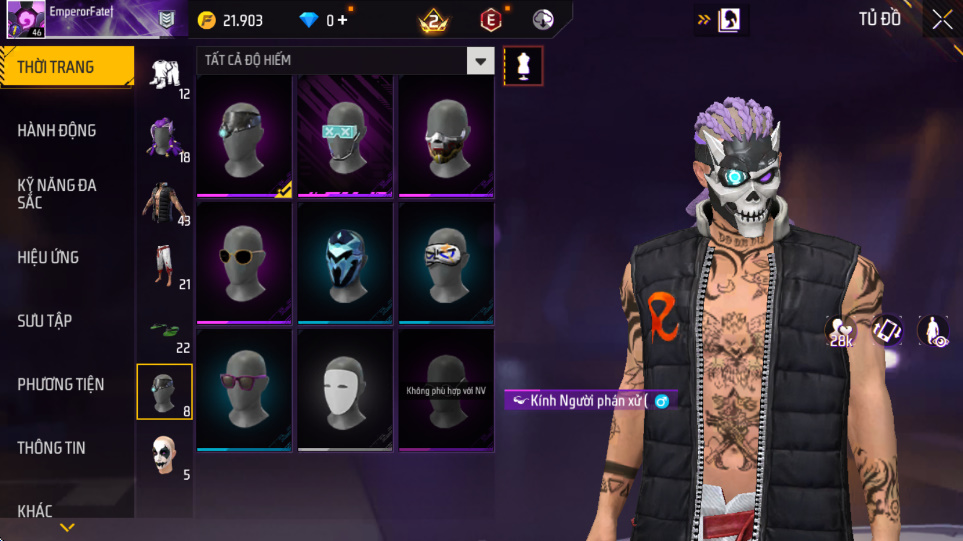Choose the cyan X-eyes glasses item
Viewport: 963px width, 541px height.
click(345, 136)
